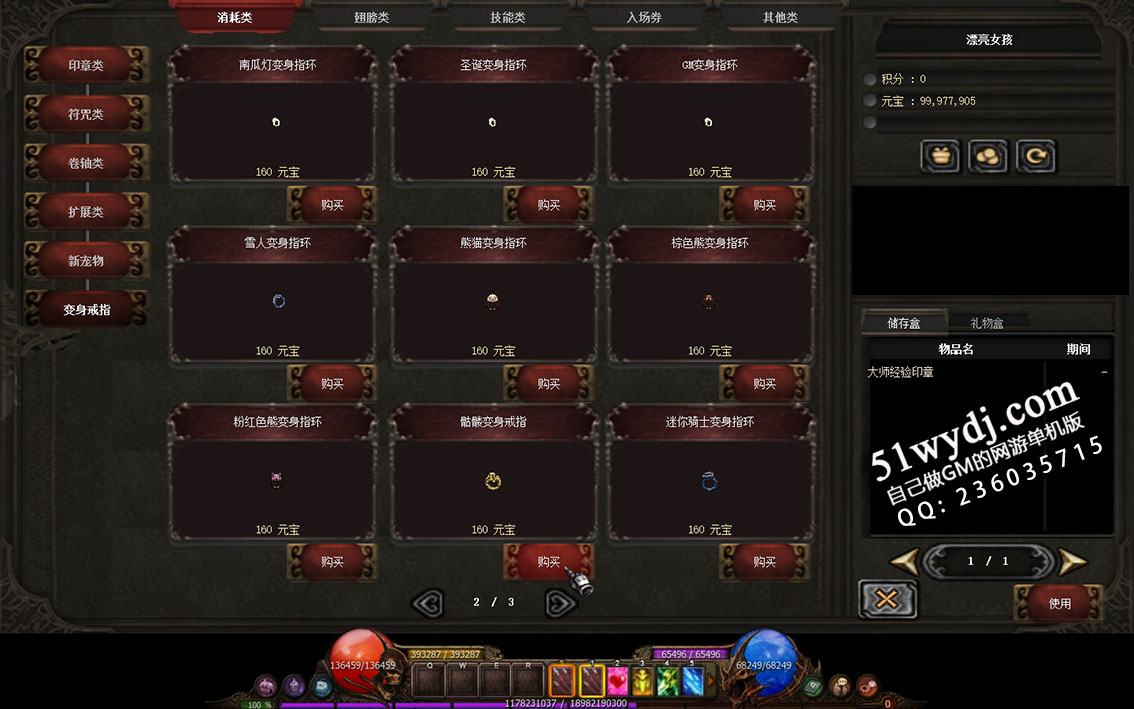Open the 符咒类 side category
The height and width of the screenshot is (709, 1134).
[86, 114]
